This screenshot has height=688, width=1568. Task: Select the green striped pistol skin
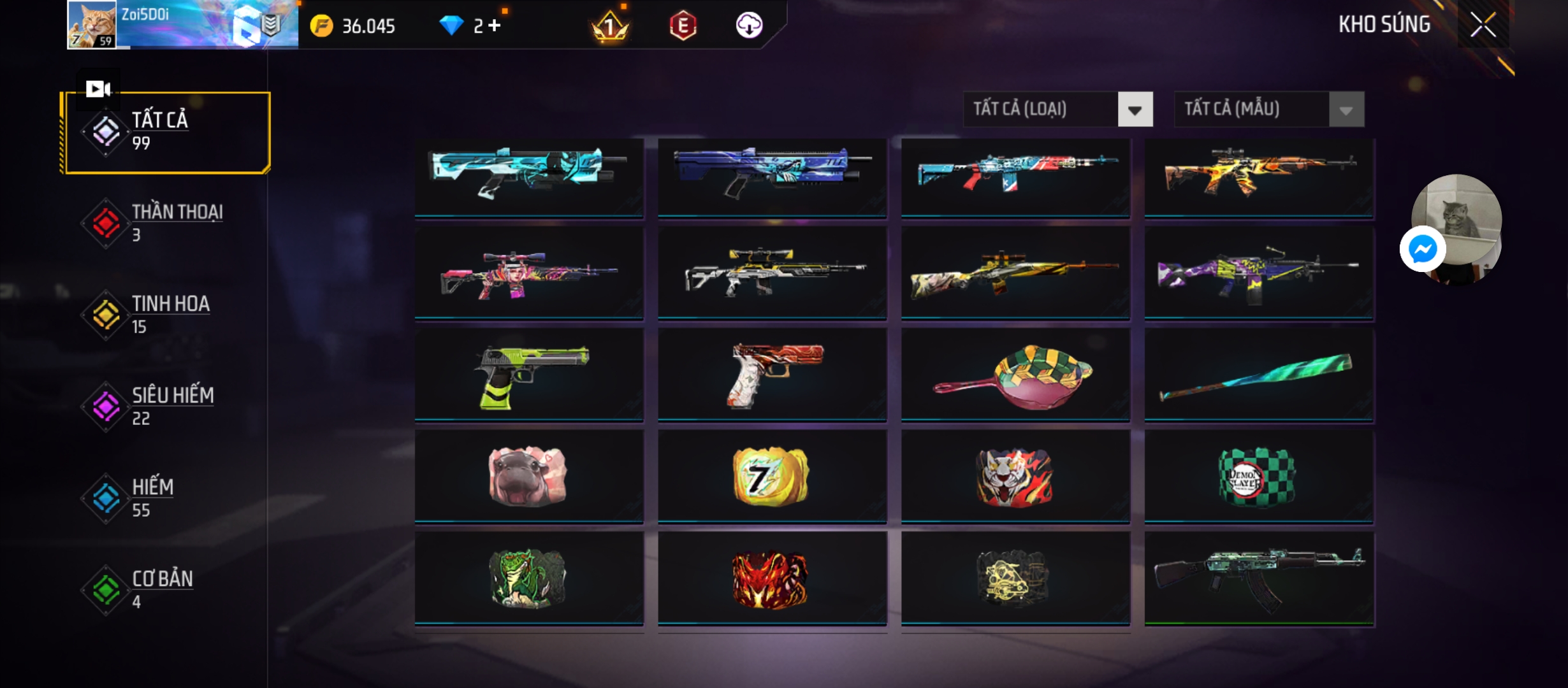(529, 376)
